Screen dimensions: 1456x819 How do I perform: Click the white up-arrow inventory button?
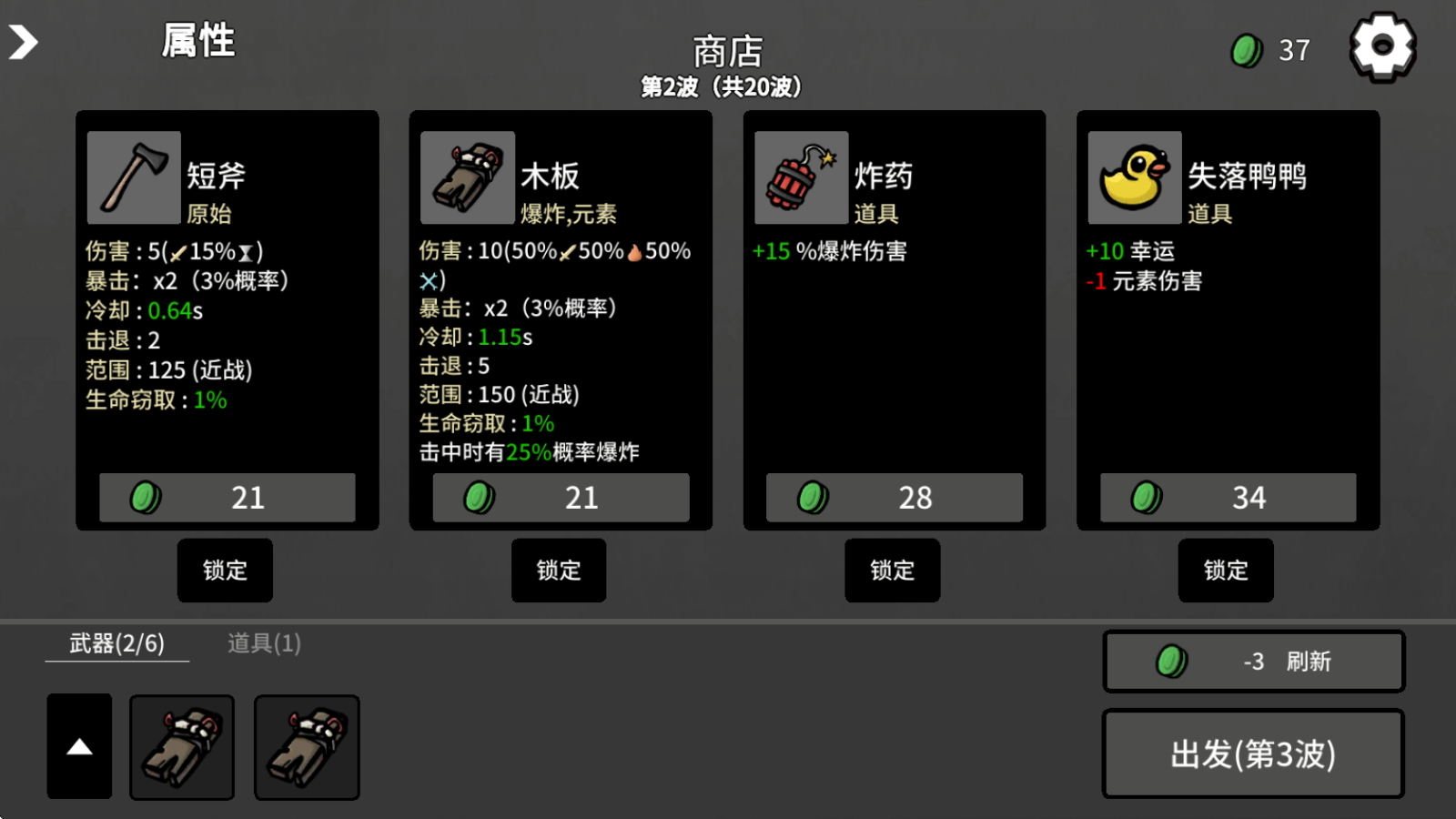coord(80,746)
